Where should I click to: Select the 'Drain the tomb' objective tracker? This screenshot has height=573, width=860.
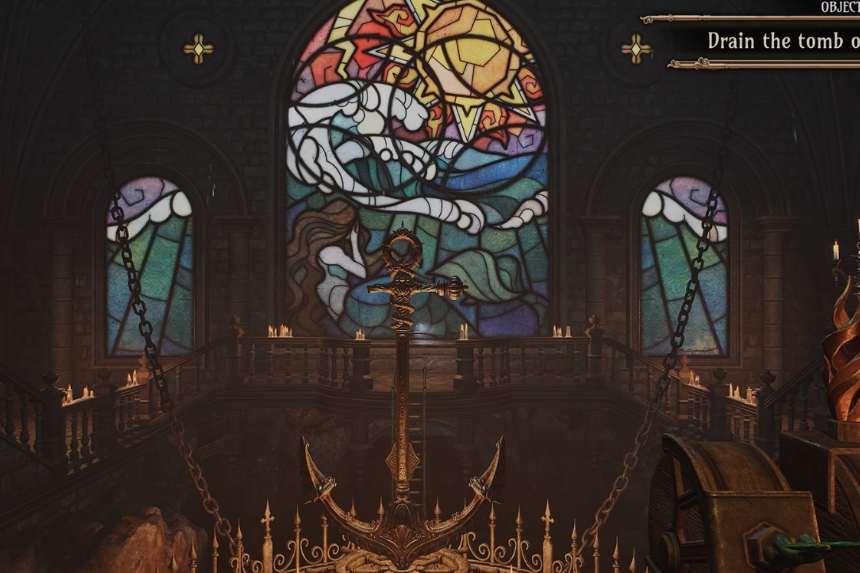coord(781,41)
